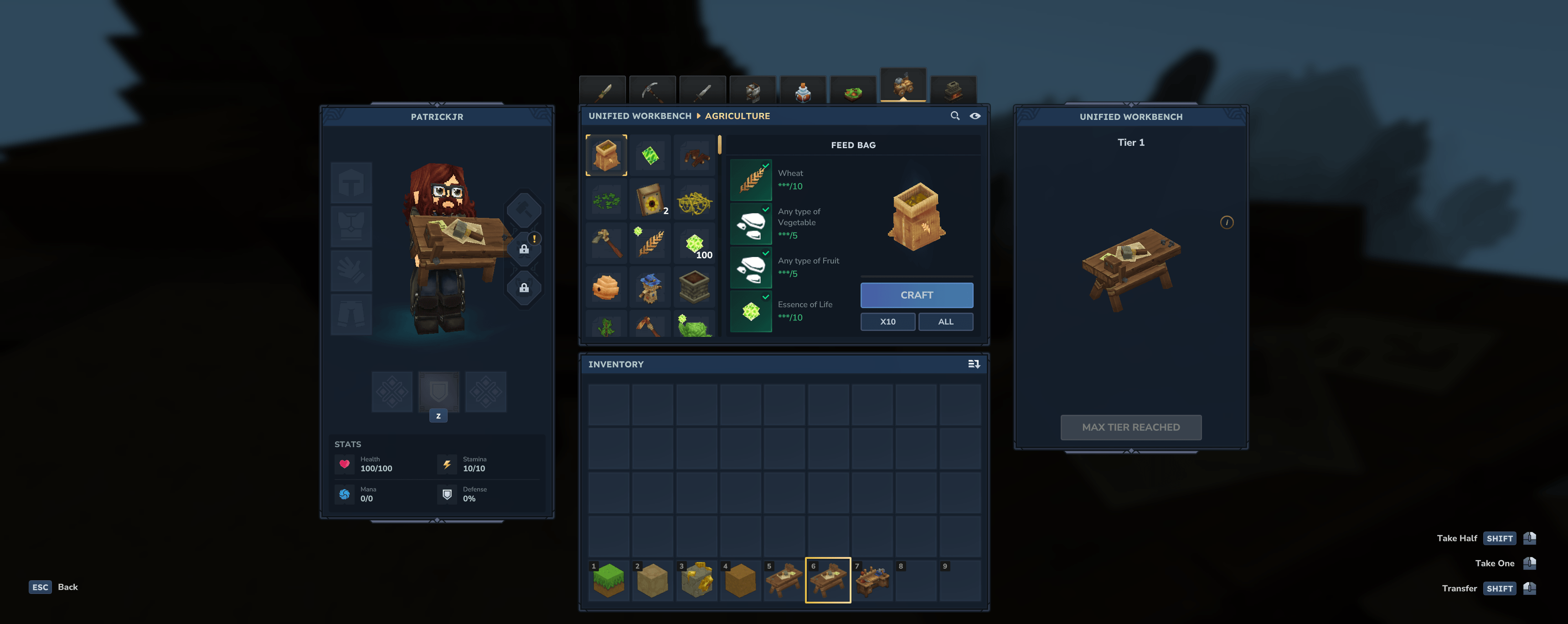Select the sunflower seed bag recipe
Screen dimensions: 1568x624
tap(650, 199)
